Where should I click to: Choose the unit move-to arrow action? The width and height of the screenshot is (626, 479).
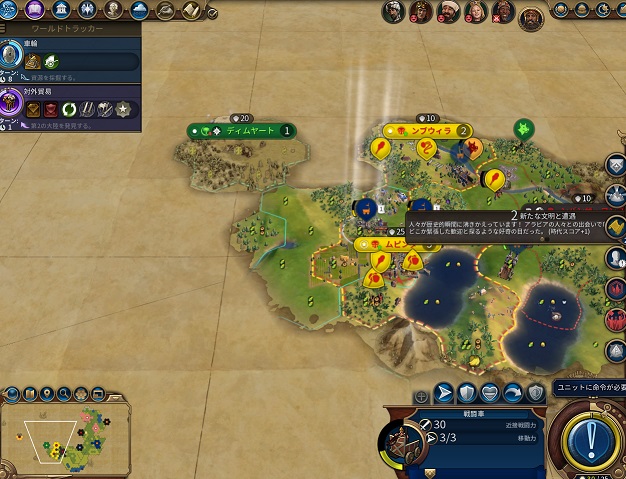pos(444,393)
